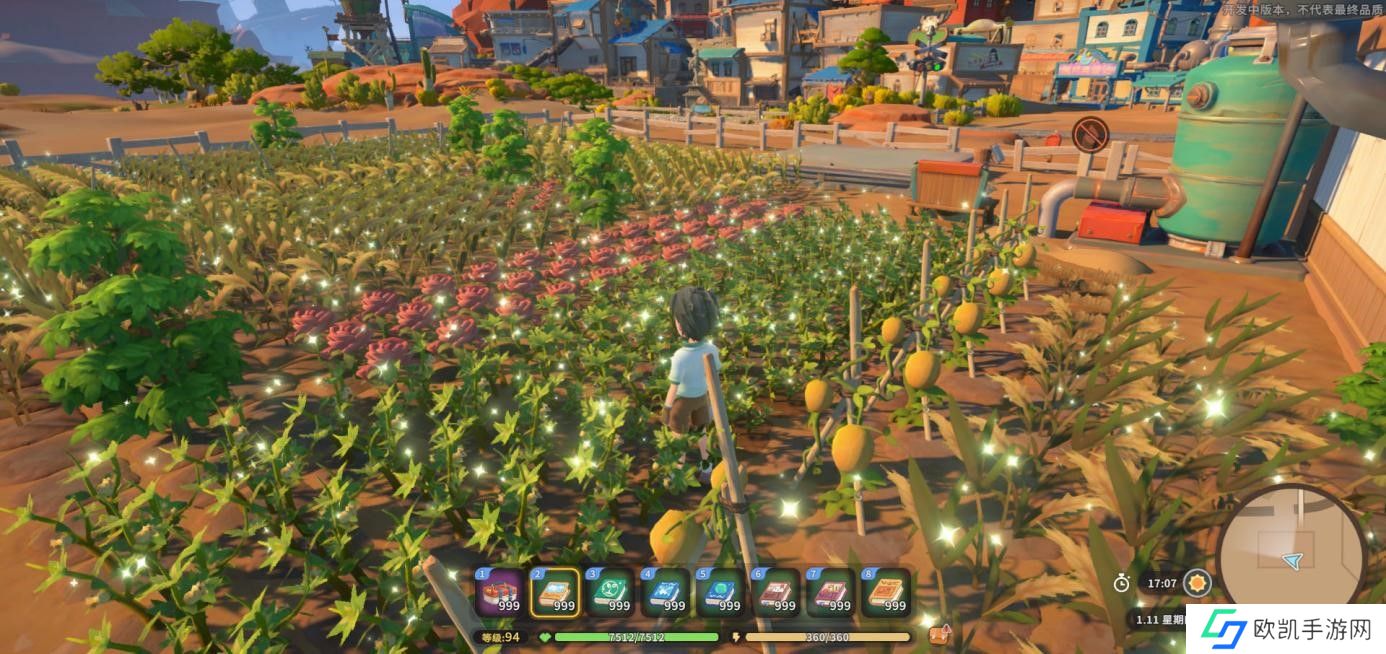Select the highlighted book in hotbar slot 2

click(556, 592)
